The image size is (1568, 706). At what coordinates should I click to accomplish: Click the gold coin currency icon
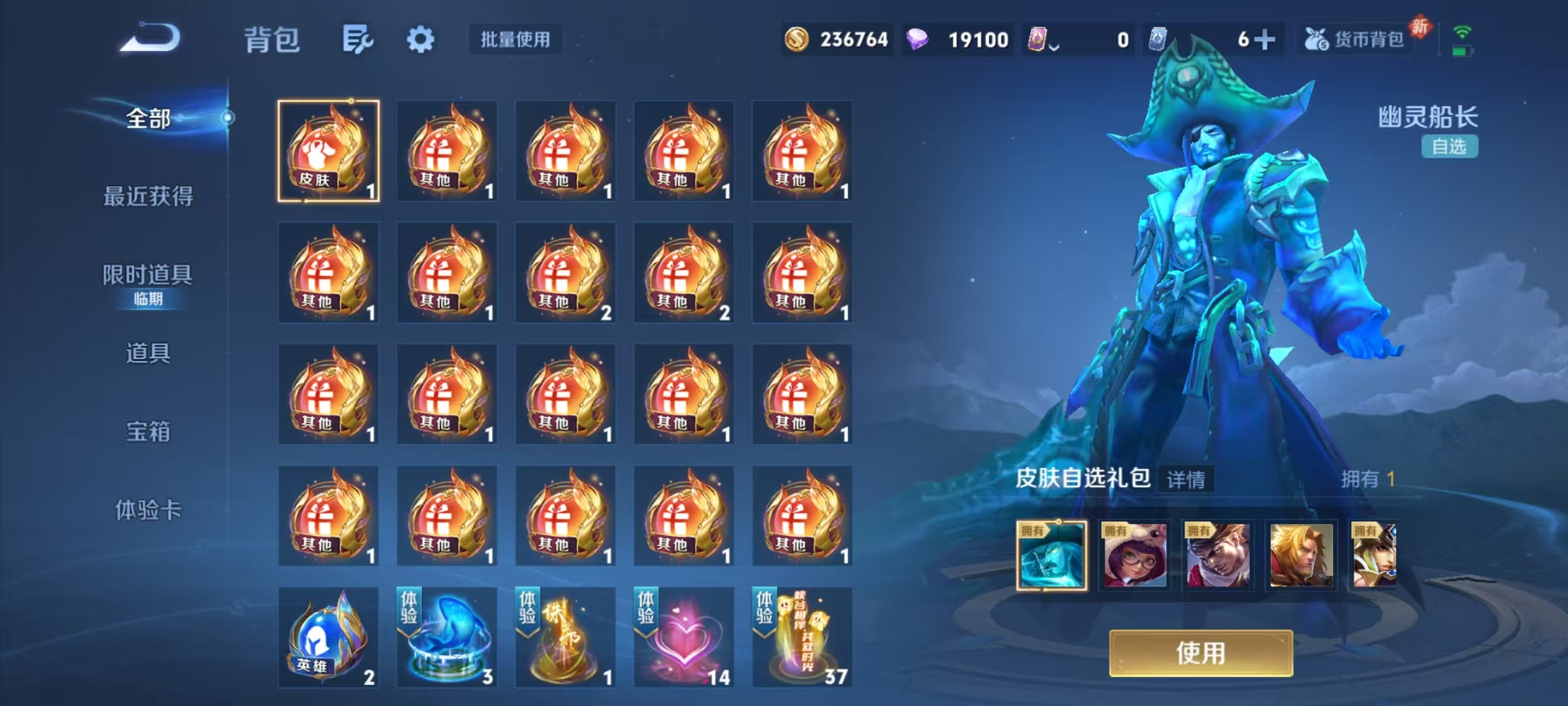tap(797, 39)
